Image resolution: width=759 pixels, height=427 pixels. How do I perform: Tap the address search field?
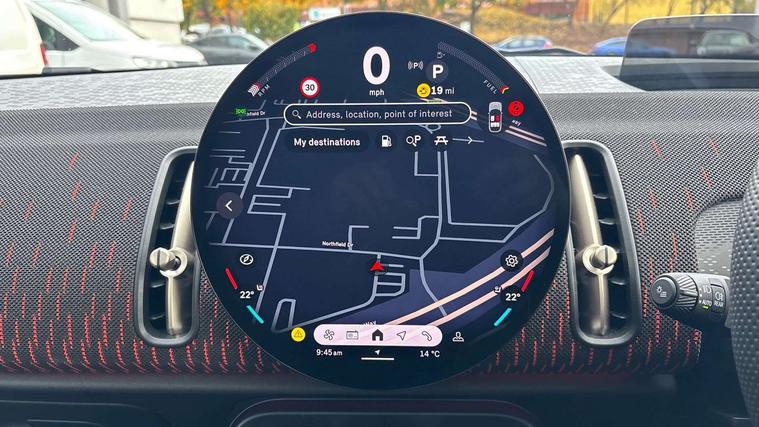(x=377, y=114)
